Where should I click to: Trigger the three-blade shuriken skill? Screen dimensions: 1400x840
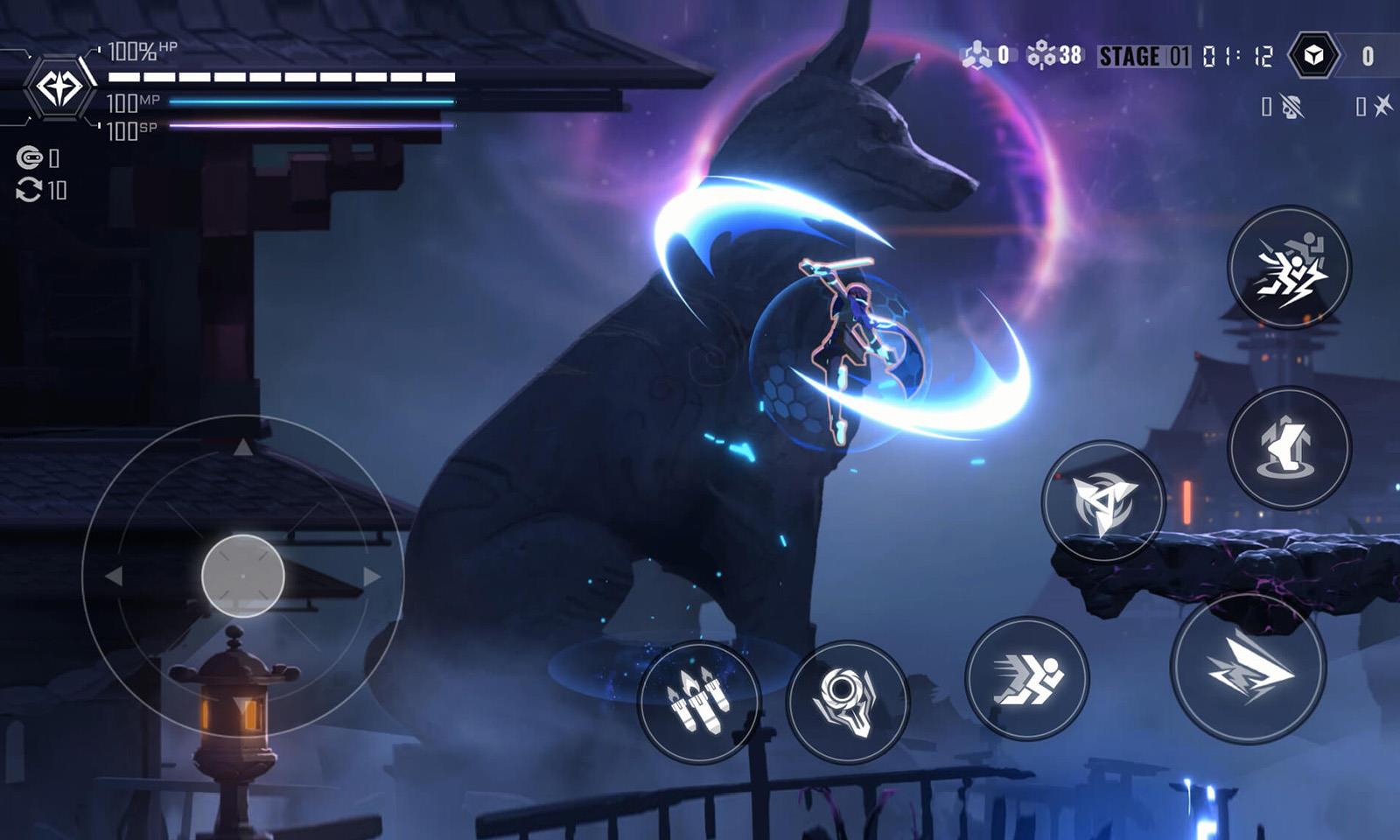pyautogui.click(x=1103, y=501)
